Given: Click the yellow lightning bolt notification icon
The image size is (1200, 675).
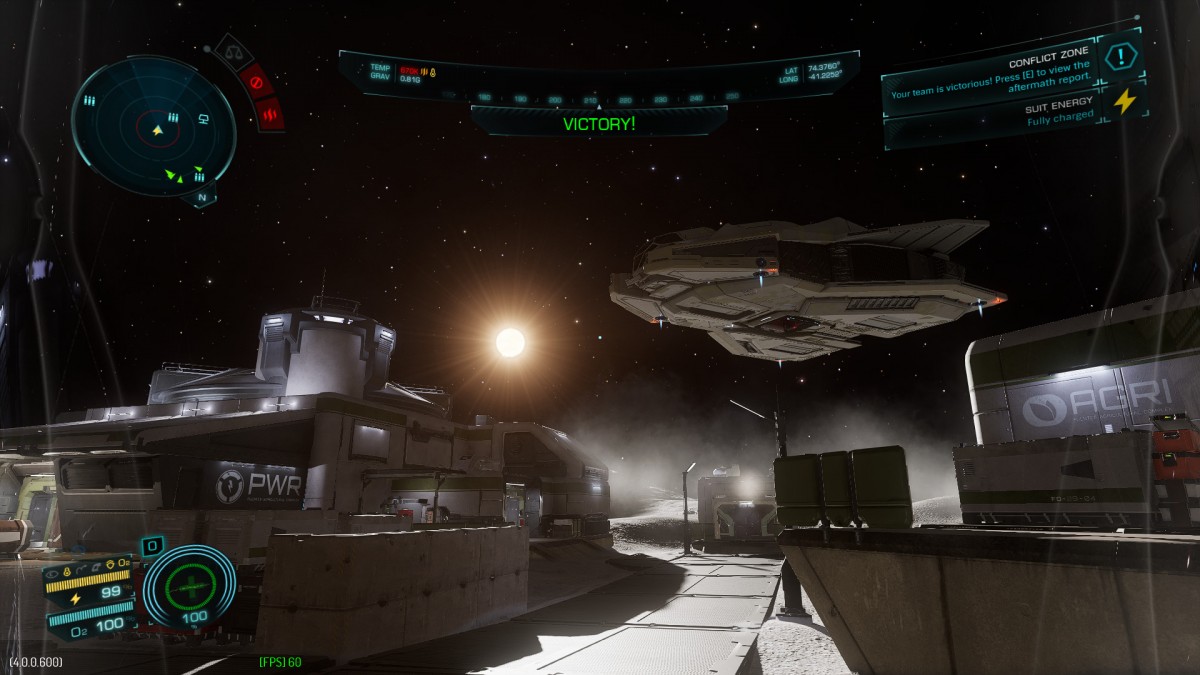Looking at the screenshot, I should pyautogui.click(x=1125, y=102).
